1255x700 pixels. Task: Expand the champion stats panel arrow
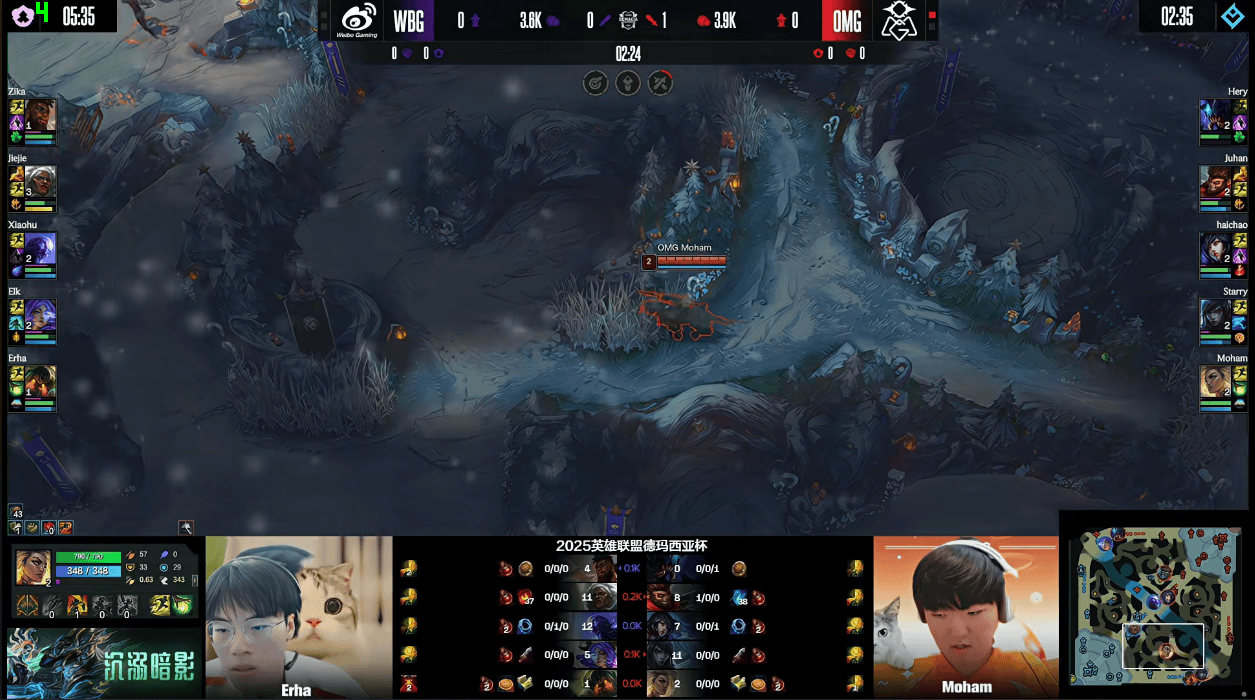(x=195, y=580)
